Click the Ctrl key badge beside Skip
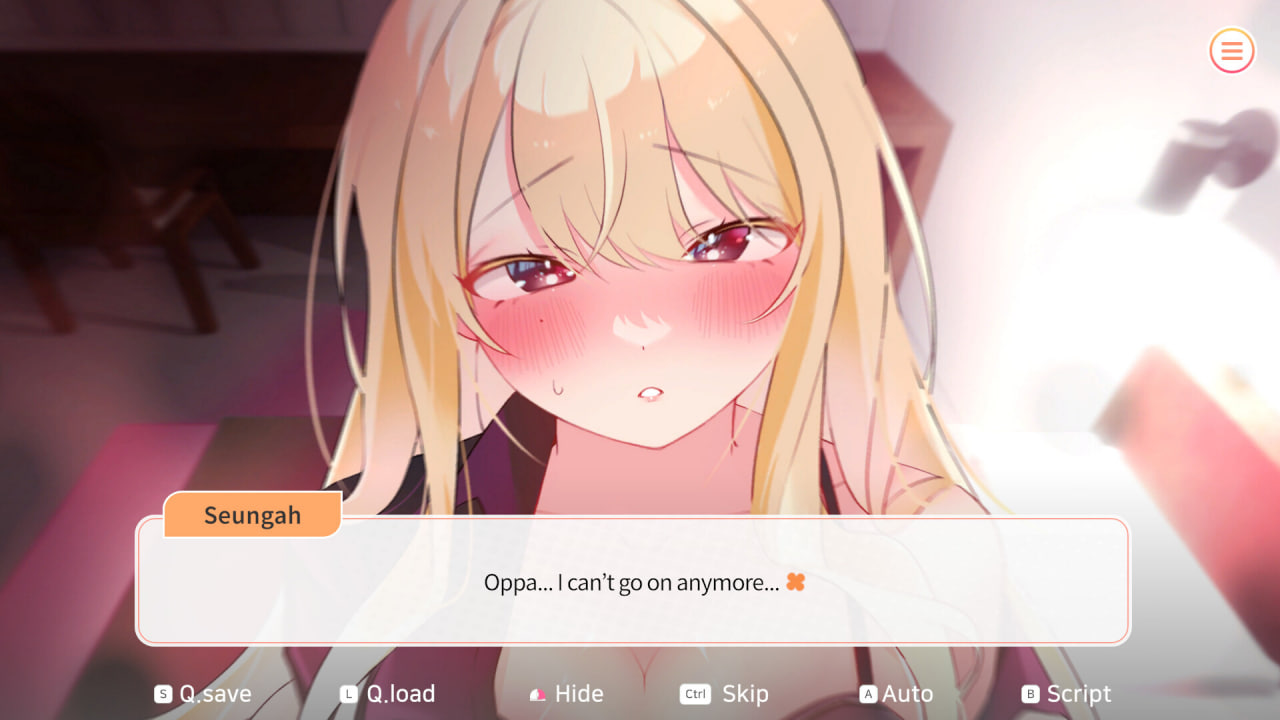The height and width of the screenshot is (720, 1280). click(x=694, y=693)
